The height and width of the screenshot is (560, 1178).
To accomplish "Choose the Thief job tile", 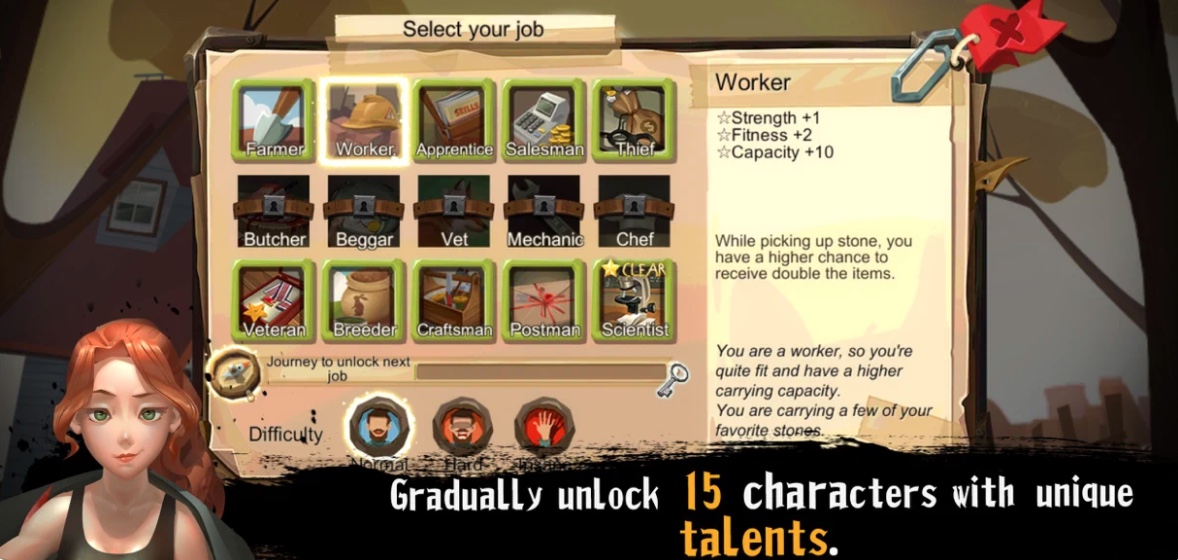I will tap(634, 121).
